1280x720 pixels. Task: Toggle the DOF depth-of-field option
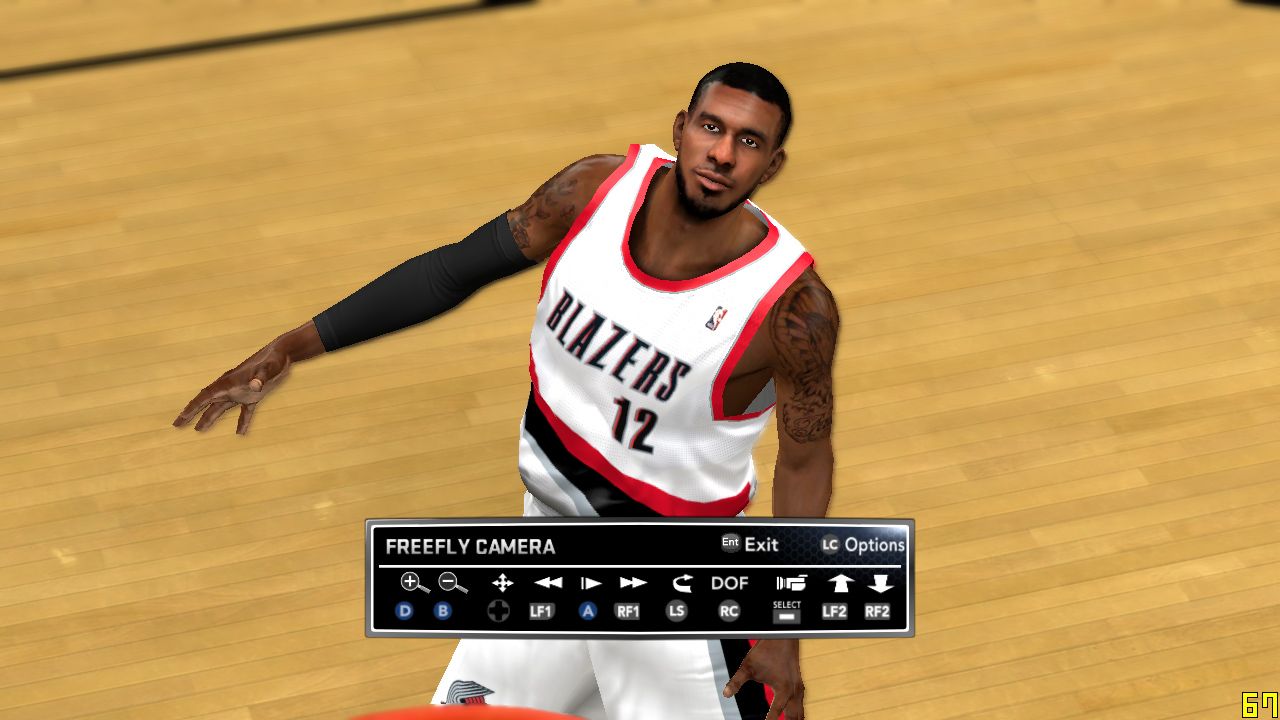pyautogui.click(x=730, y=582)
